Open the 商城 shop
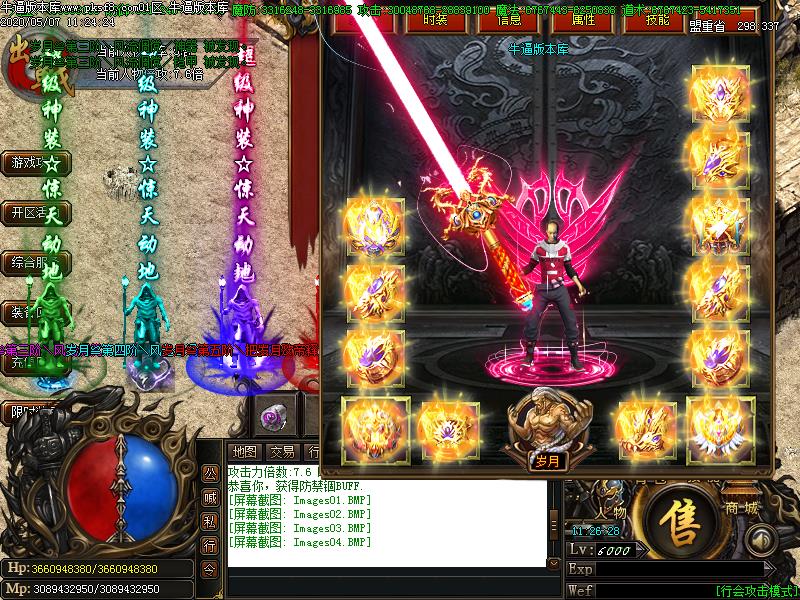The image size is (800, 600). 754,506
